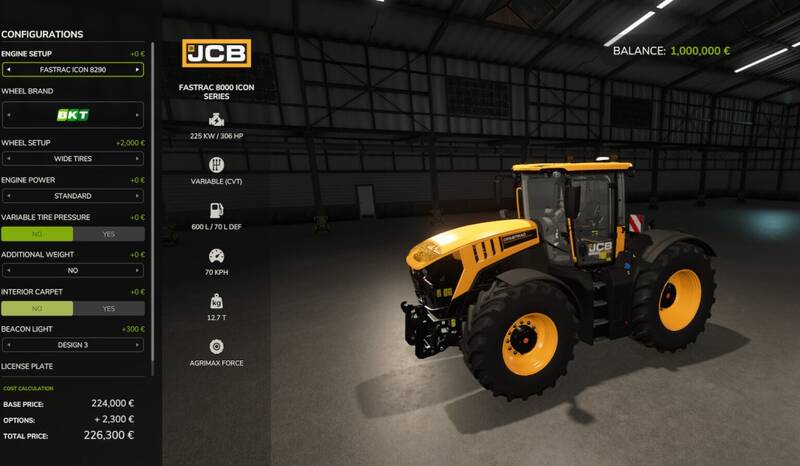Open the License Plate configuration
The height and width of the screenshot is (466, 800).
[x=27, y=367]
